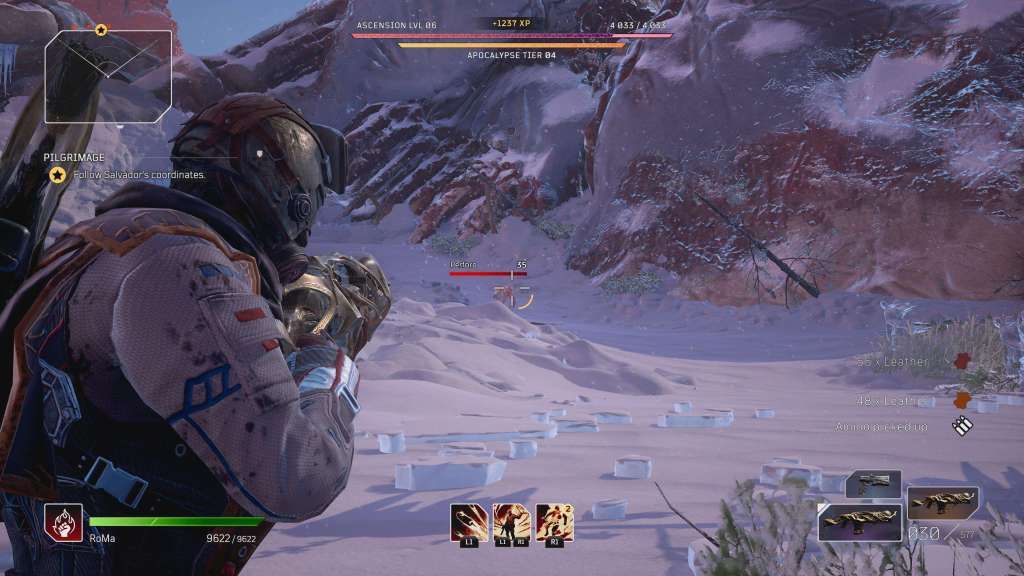The width and height of the screenshot is (1024, 576).
Task: Select the highlighted equipped gold rifle slot
Action: coord(859,521)
